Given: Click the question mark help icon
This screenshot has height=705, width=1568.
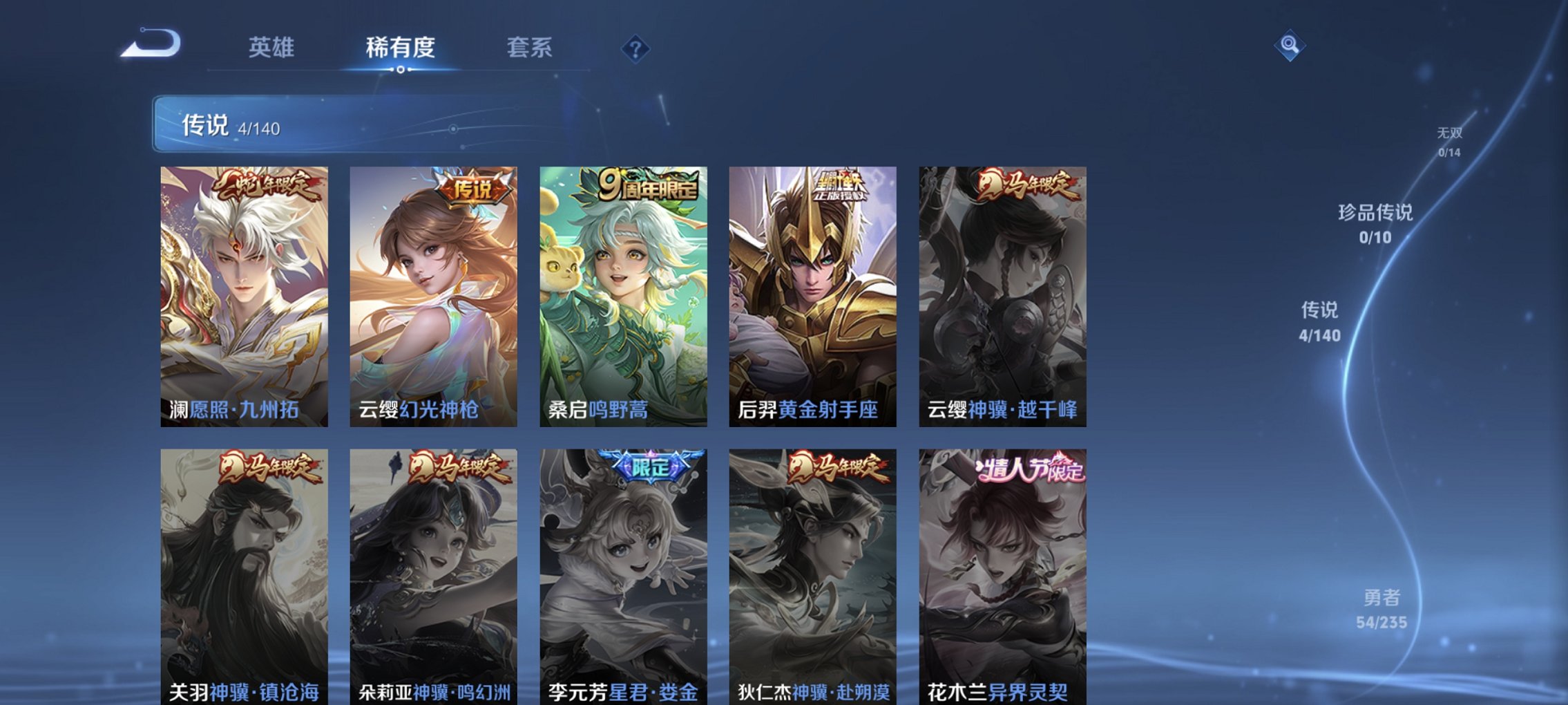Looking at the screenshot, I should point(635,48).
